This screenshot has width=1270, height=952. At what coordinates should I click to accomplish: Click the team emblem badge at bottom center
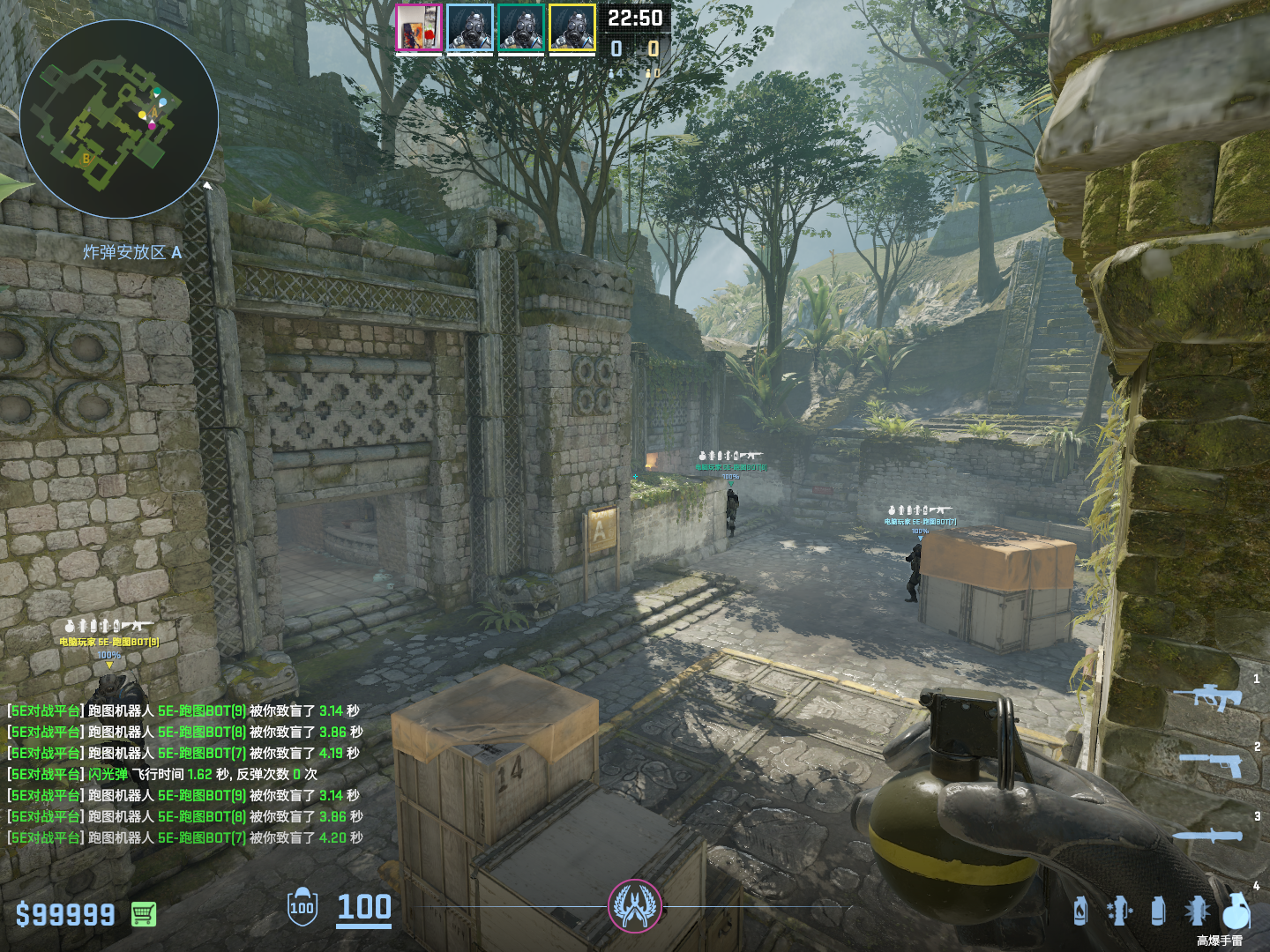click(x=635, y=906)
